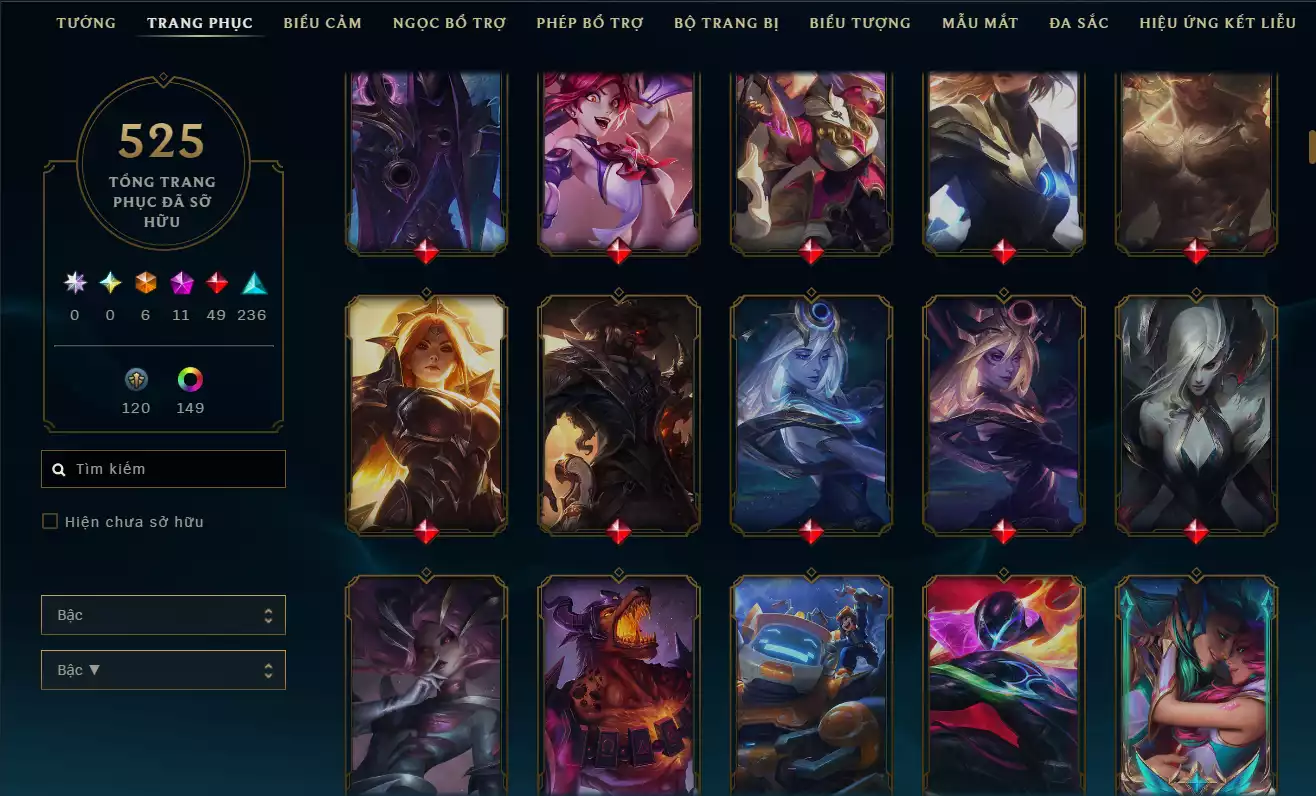Open the ĐA SẮC tab
Image resolution: width=1316 pixels, height=796 pixels.
(1078, 22)
